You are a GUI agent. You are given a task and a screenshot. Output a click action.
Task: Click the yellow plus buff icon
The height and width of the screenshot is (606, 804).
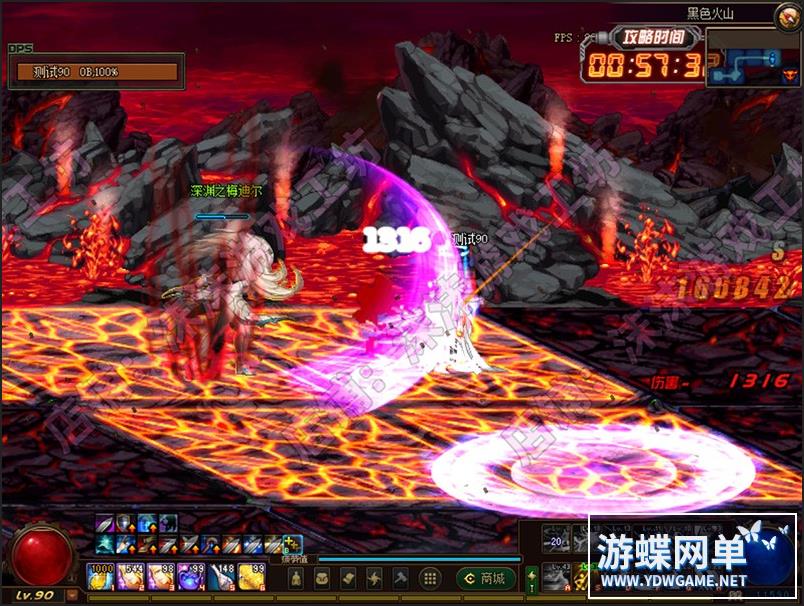coord(291,543)
